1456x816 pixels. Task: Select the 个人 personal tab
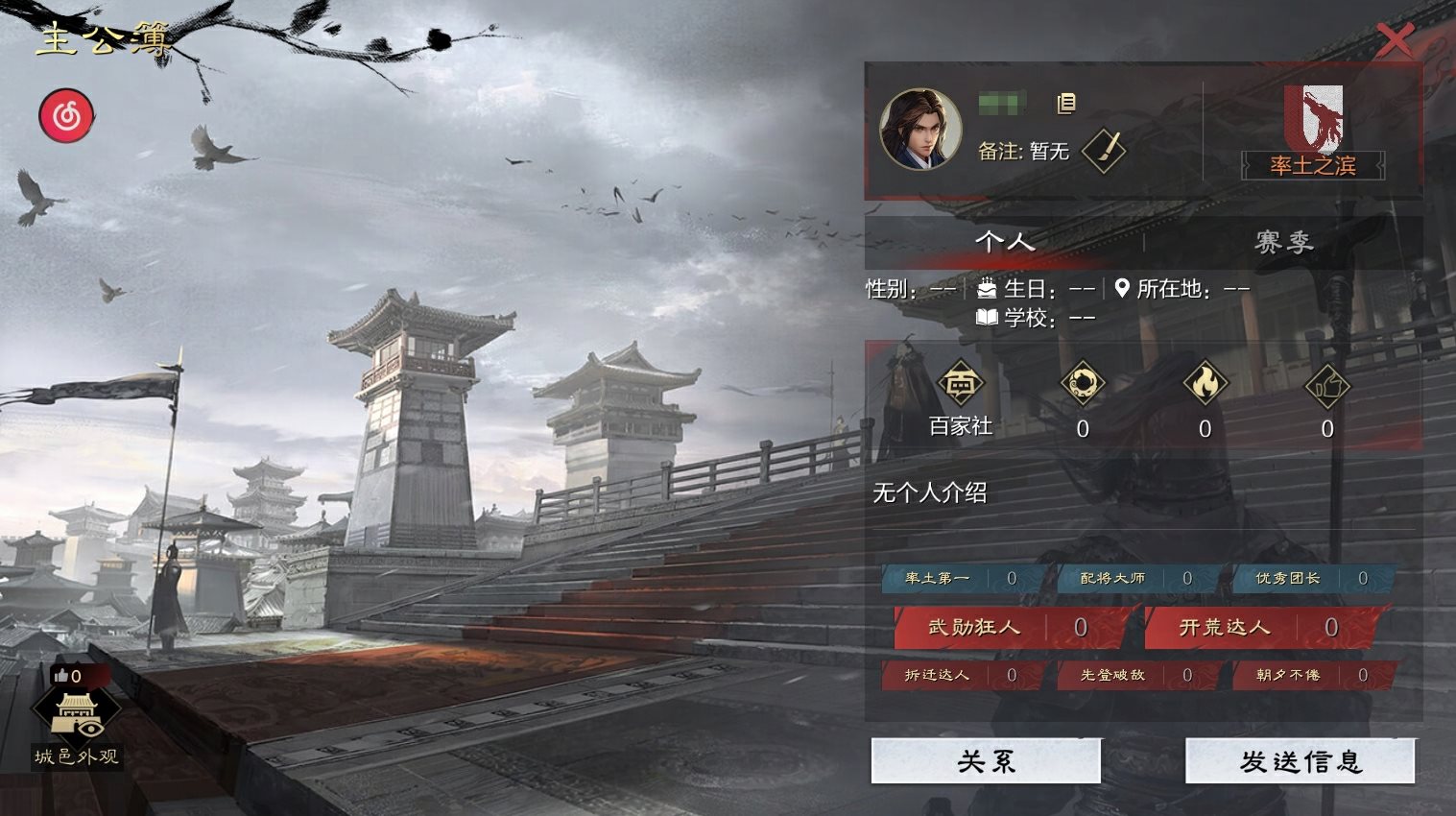pos(1004,242)
